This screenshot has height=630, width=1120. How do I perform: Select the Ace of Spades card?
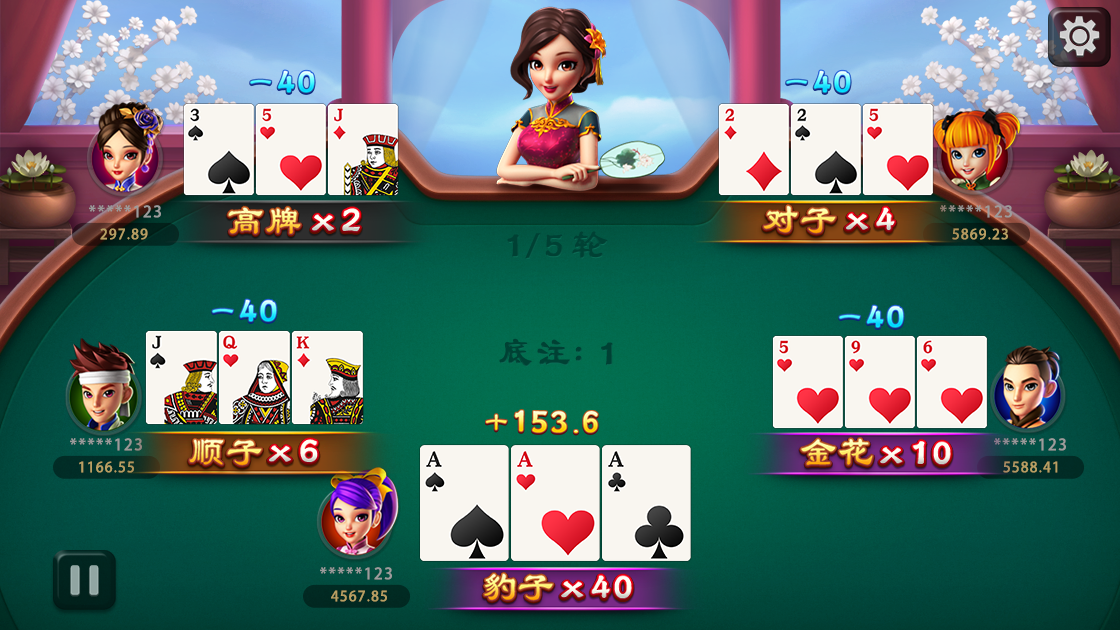tap(464, 503)
